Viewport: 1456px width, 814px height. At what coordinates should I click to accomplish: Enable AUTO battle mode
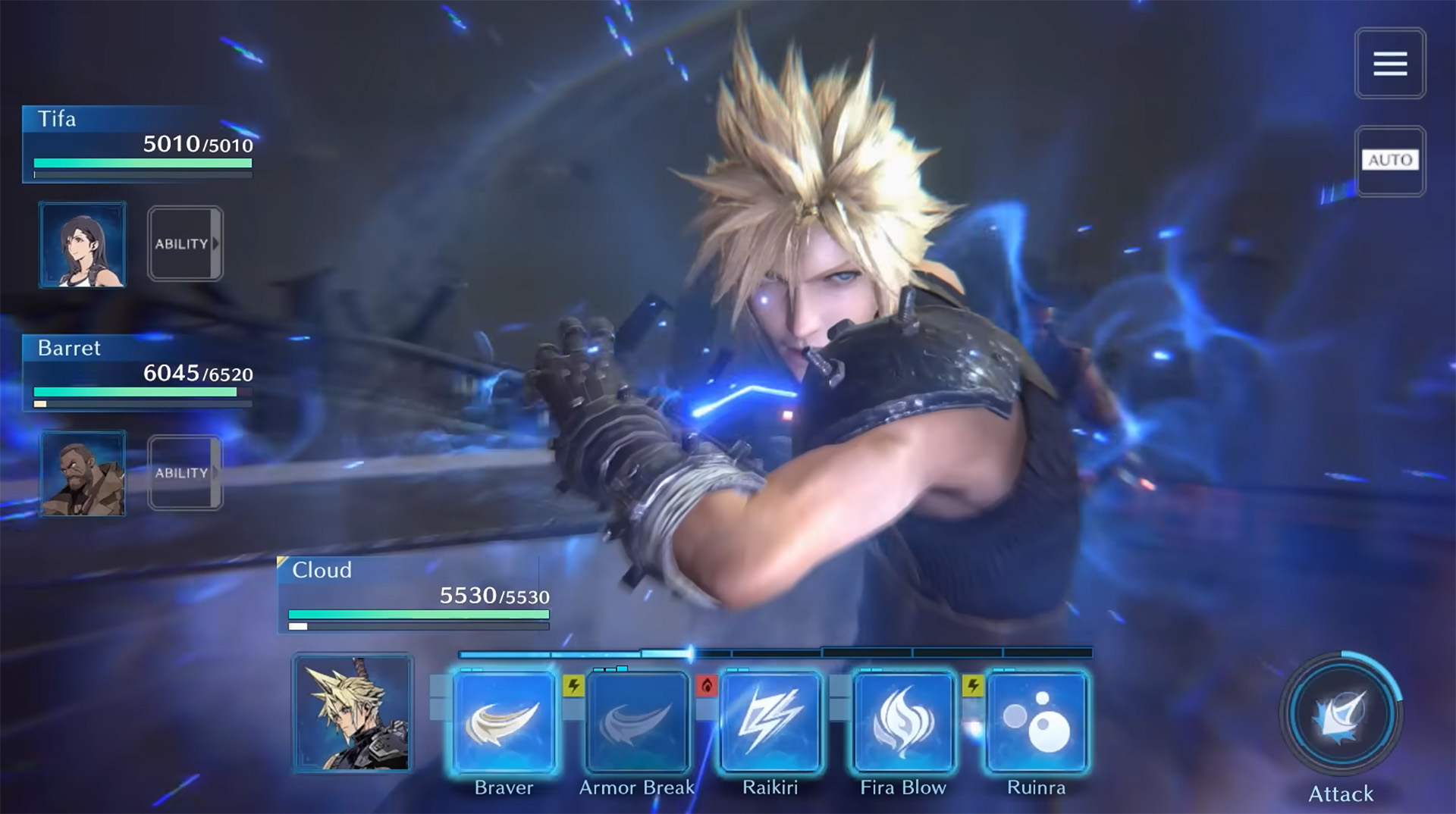[1390, 161]
